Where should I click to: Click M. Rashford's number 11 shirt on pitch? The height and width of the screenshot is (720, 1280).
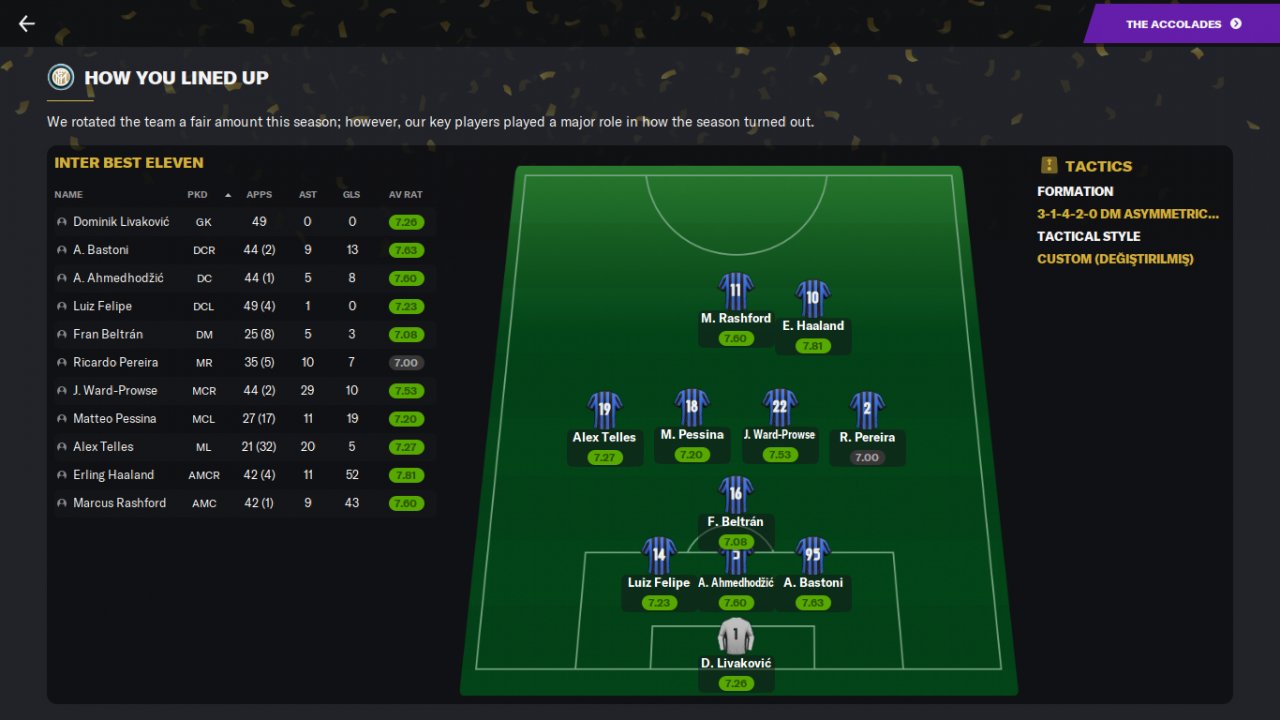[736, 291]
